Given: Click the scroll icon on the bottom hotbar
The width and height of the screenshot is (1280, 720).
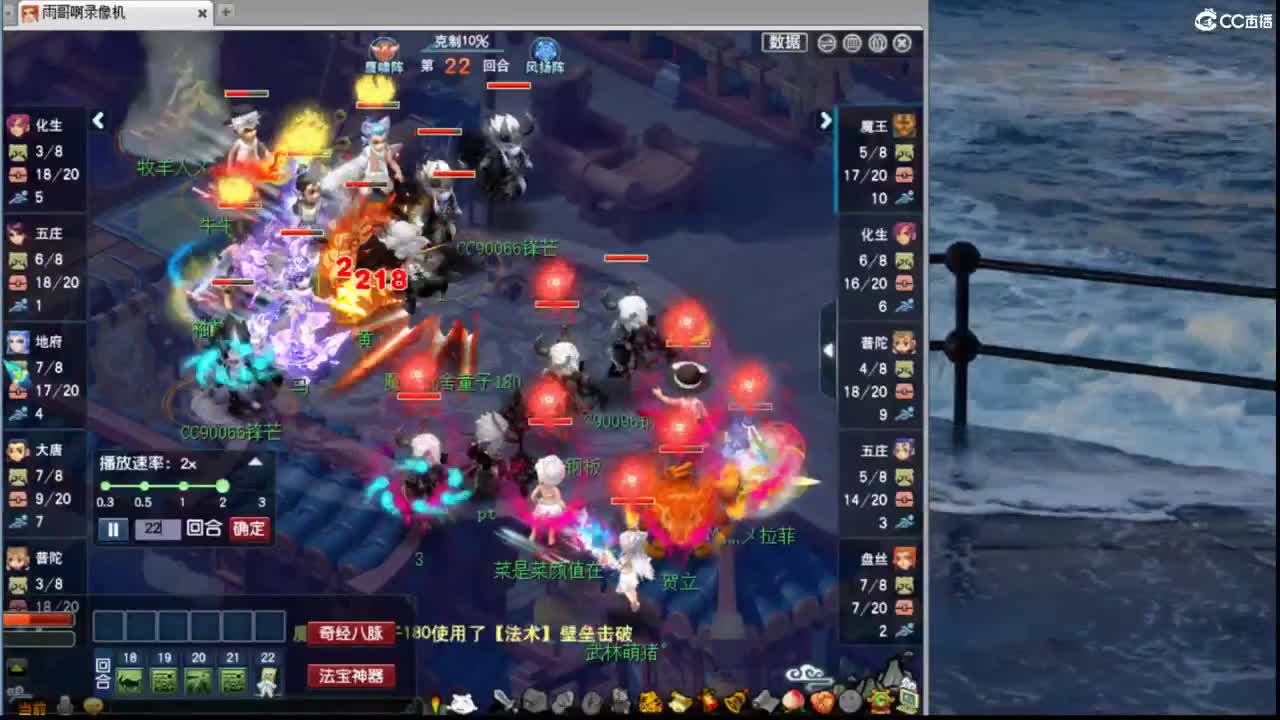Looking at the screenshot, I should (677, 700).
